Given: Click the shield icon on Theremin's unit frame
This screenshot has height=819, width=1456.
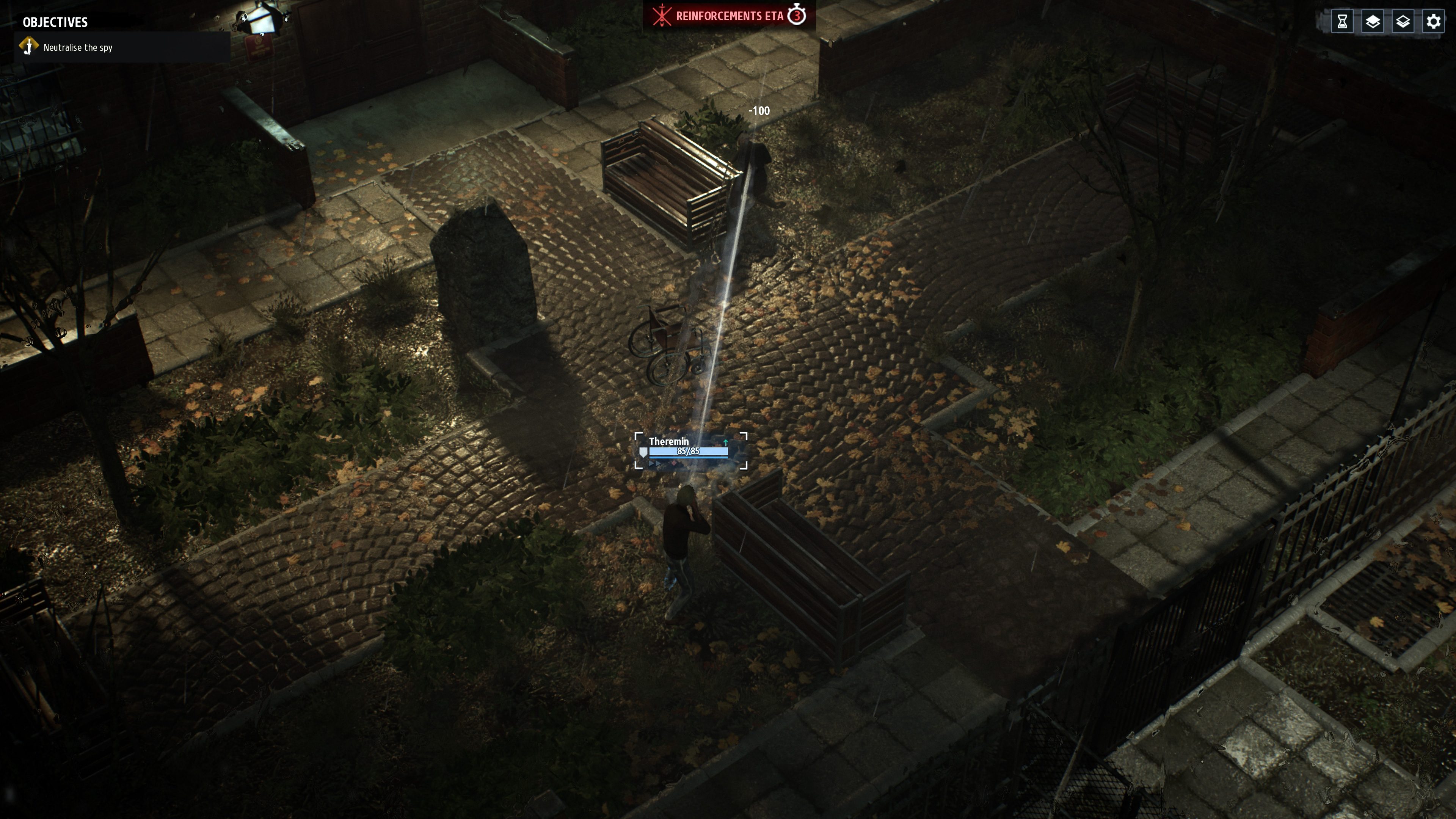Looking at the screenshot, I should 644,452.
